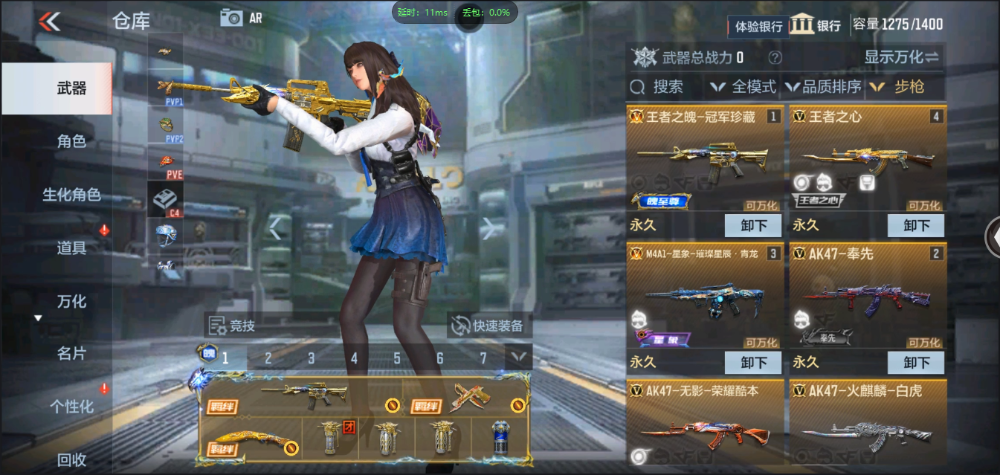Open the 回收 recycle tab
This screenshot has width=1000, height=475.
70,459
